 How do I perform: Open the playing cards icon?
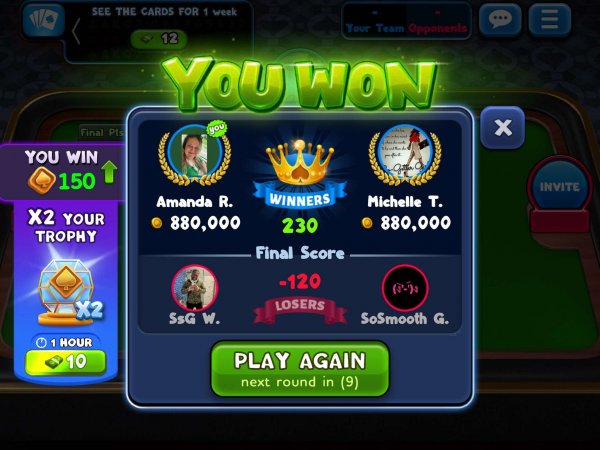click(x=42, y=20)
